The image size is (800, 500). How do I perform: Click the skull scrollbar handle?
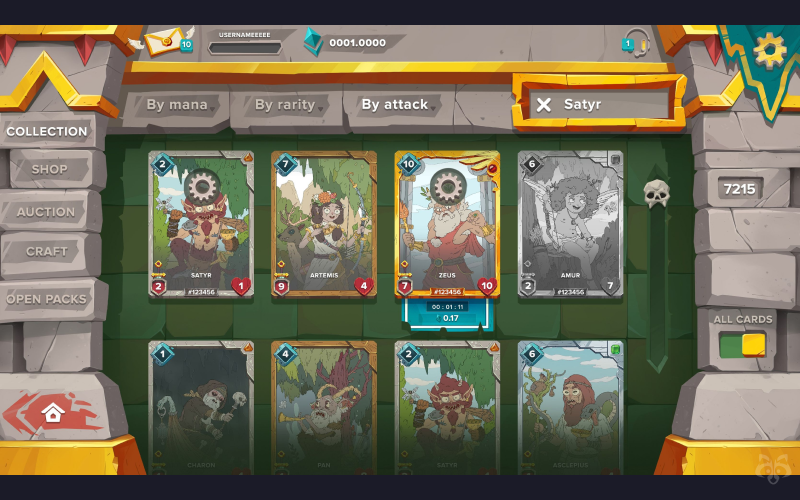click(x=655, y=193)
